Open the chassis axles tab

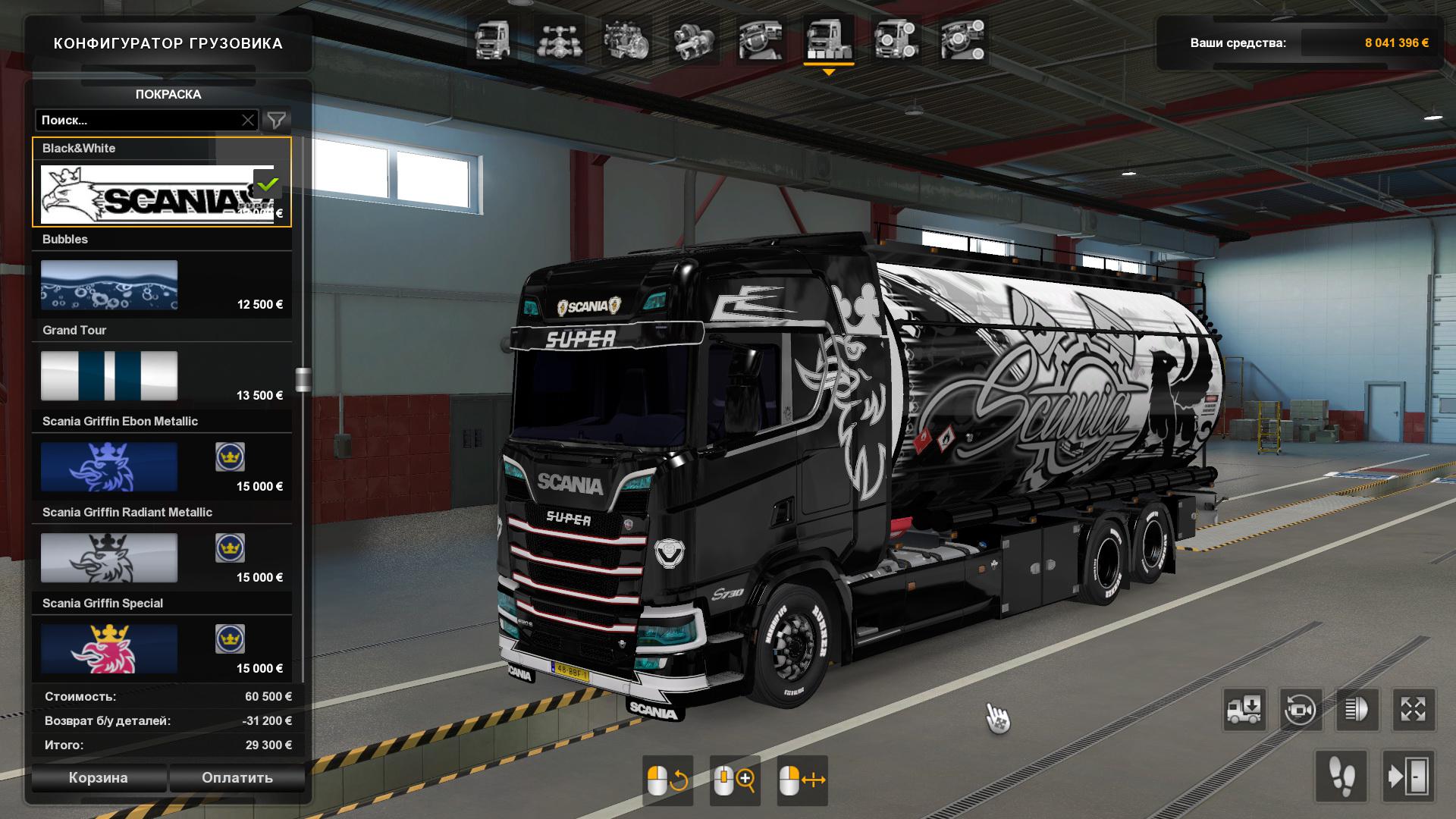point(559,40)
